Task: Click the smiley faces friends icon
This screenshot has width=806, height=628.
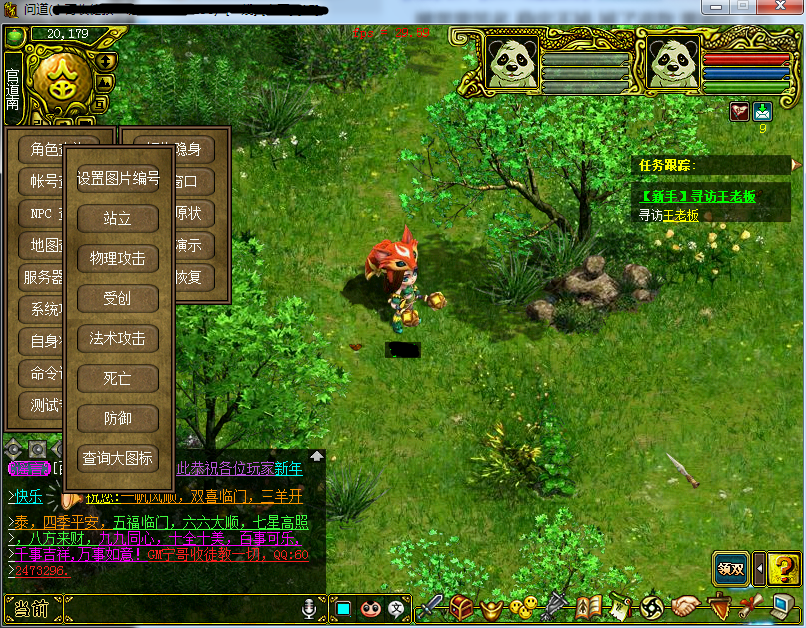Action: [x=521, y=607]
